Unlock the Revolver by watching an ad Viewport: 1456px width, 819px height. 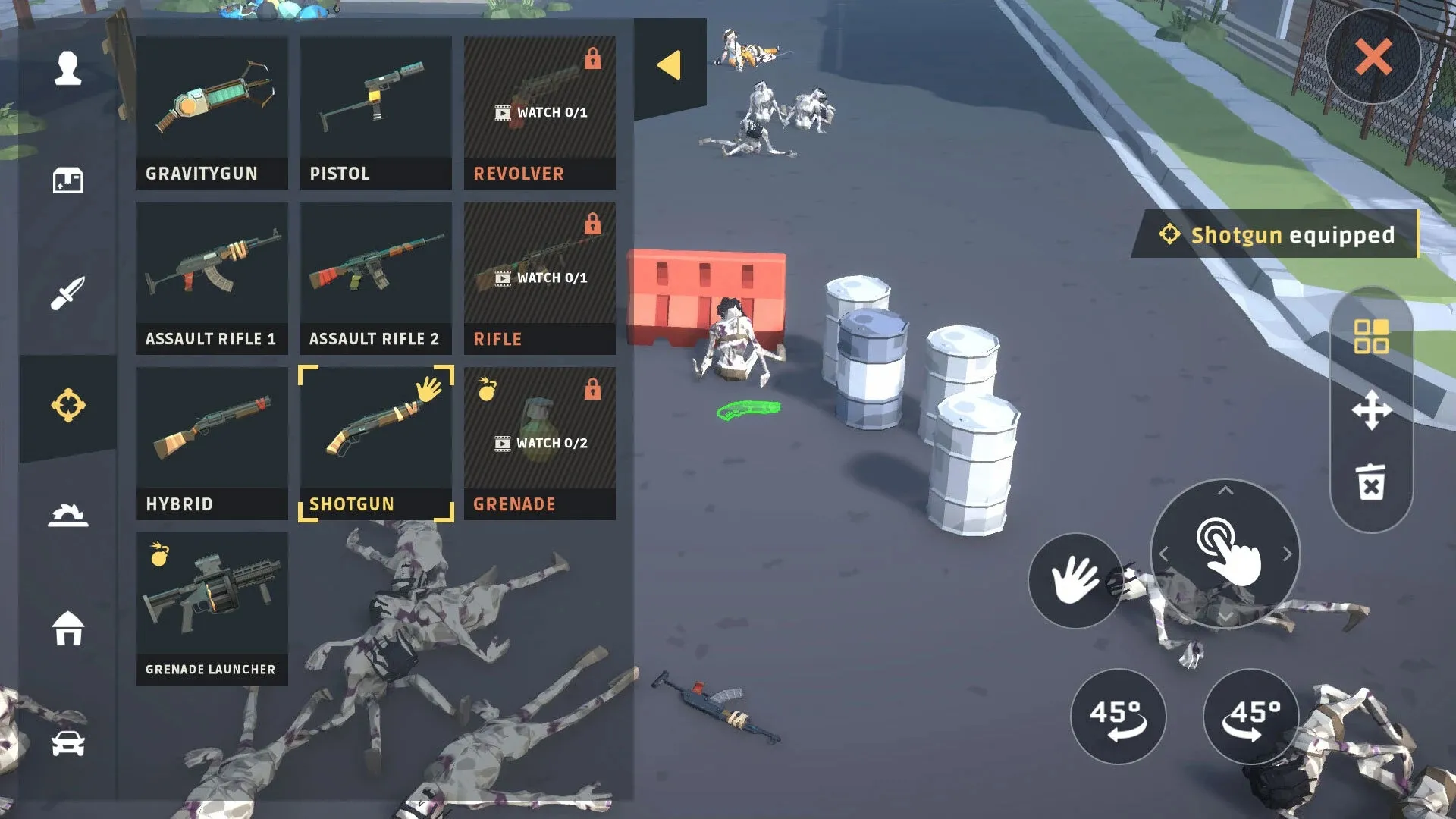[x=539, y=112]
